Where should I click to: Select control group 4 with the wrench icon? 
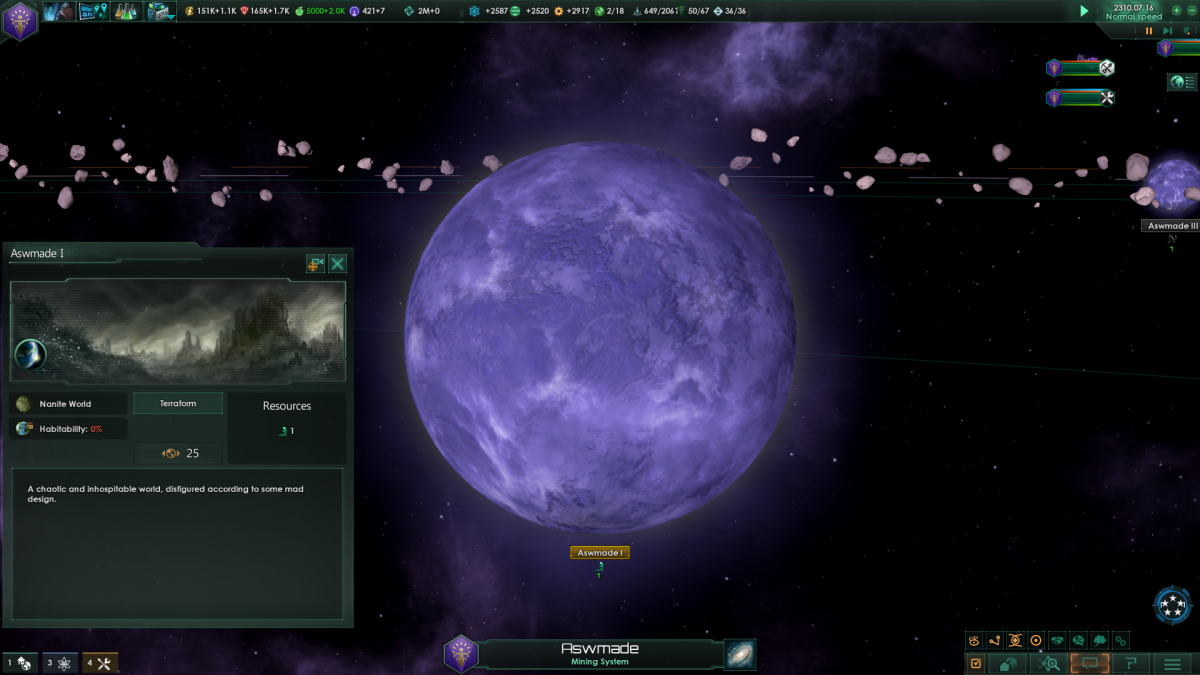100,663
